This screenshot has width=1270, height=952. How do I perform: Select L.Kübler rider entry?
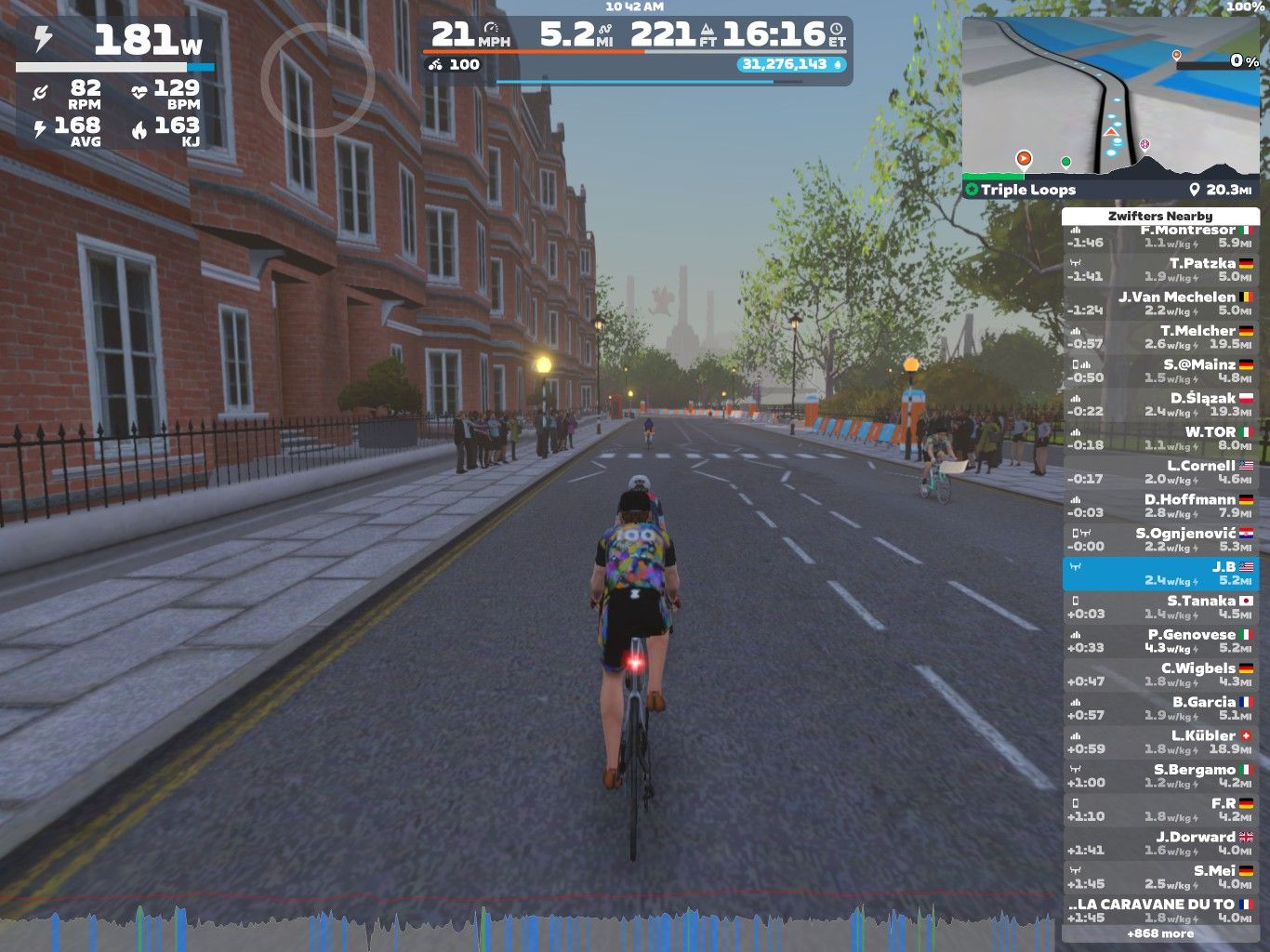click(x=1160, y=742)
